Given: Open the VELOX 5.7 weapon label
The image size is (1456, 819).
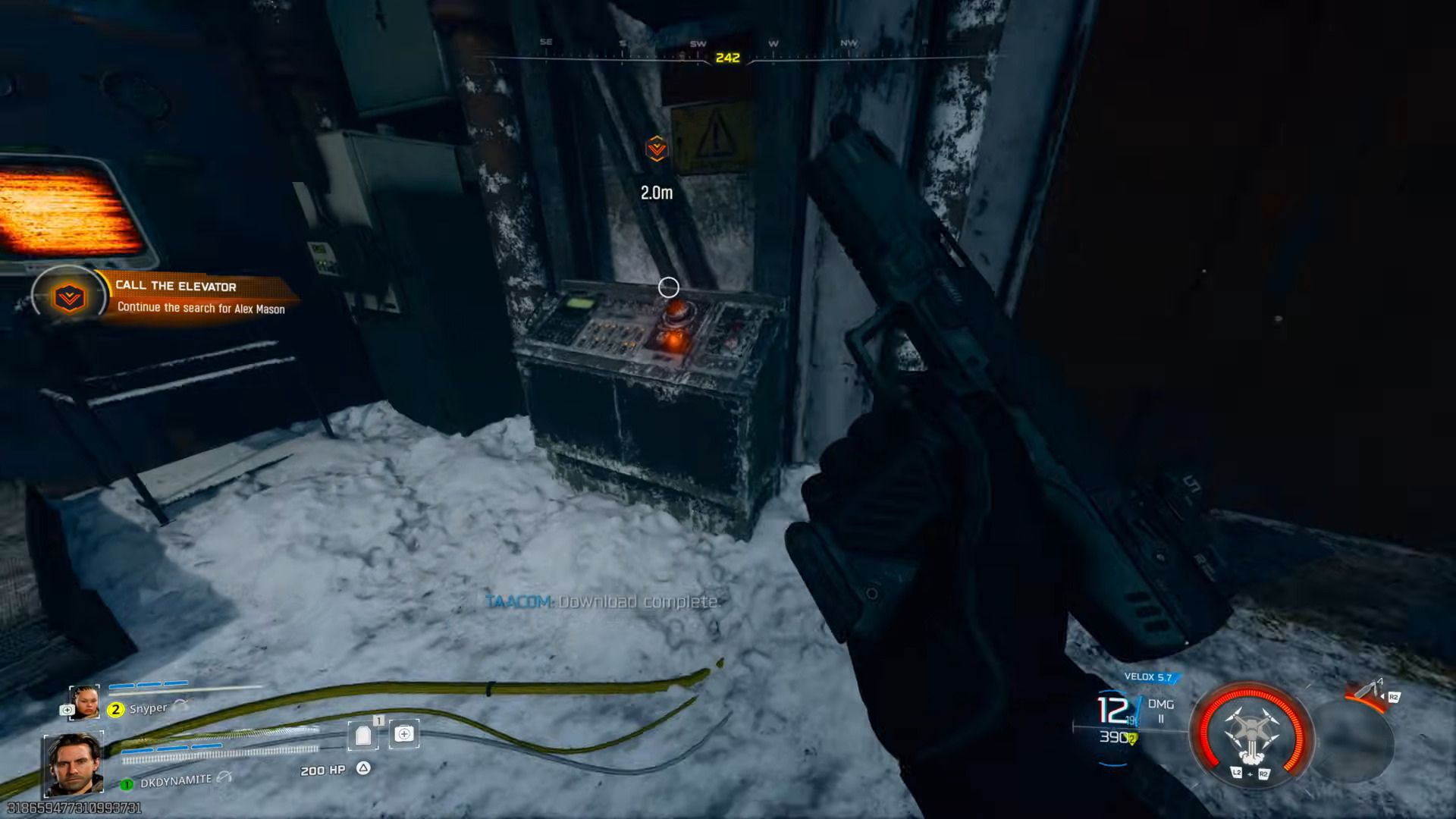Looking at the screenshot, I should point(1148,676).
